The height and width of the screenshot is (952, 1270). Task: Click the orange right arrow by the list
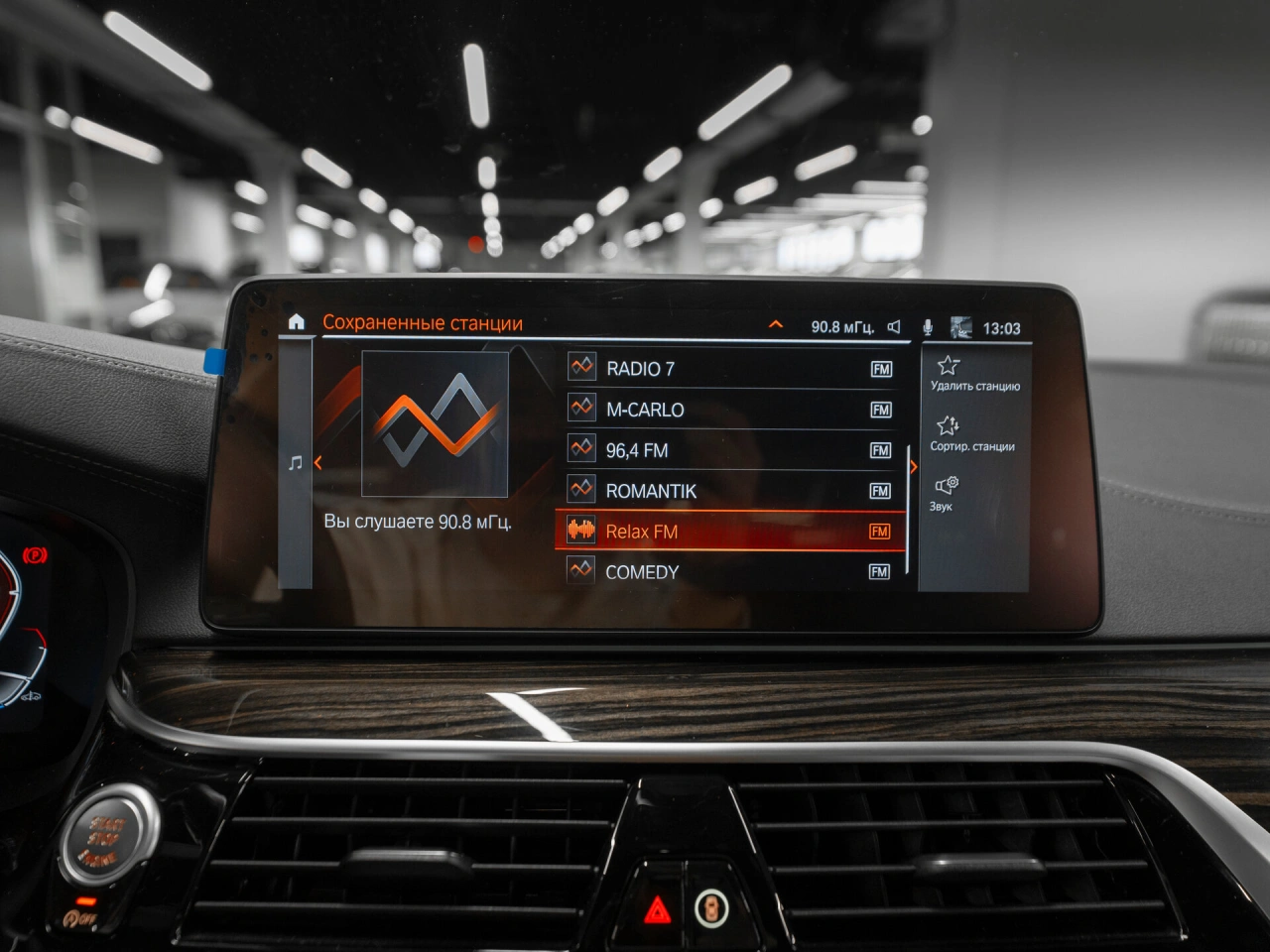[913, 467]
